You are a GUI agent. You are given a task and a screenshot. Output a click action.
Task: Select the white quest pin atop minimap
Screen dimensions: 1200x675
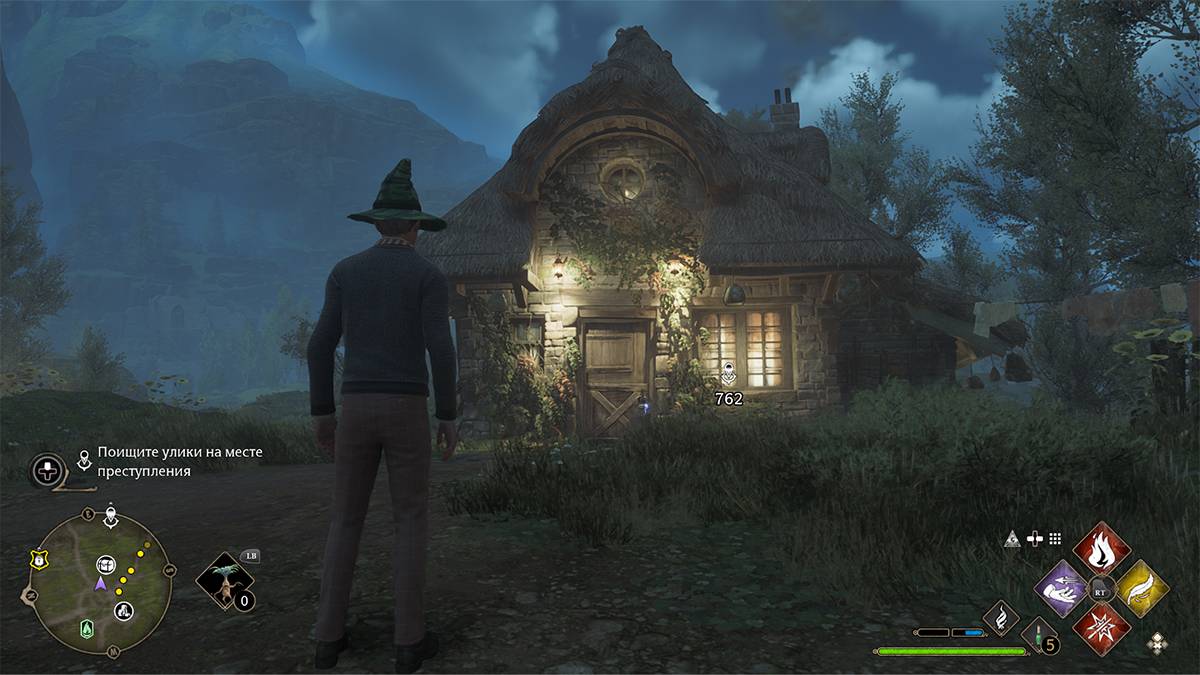point(110,517)
